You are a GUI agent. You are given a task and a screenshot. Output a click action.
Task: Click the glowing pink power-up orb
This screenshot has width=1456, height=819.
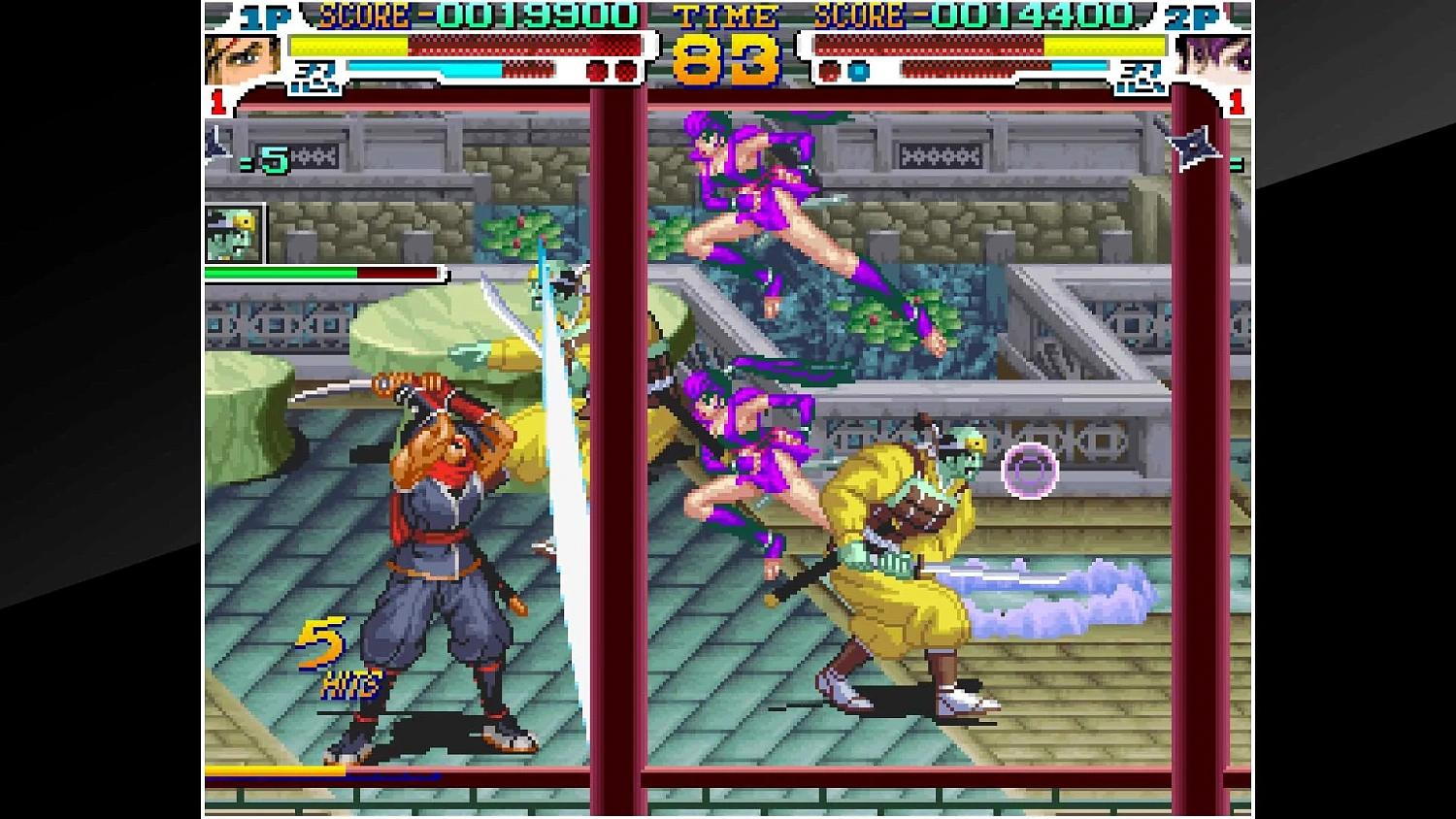1028,471
